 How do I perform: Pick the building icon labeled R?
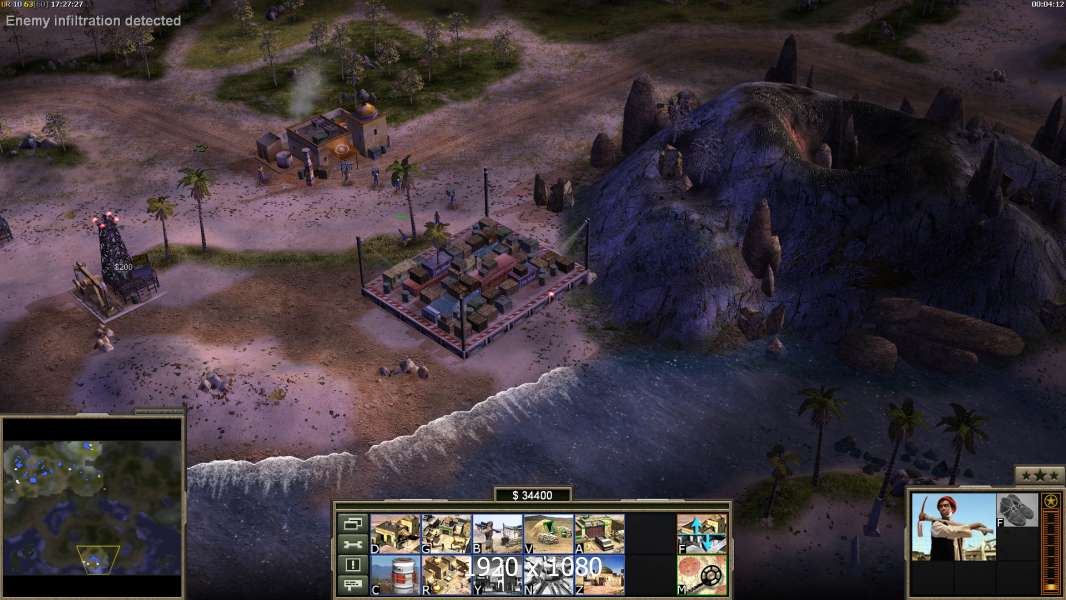446,575
